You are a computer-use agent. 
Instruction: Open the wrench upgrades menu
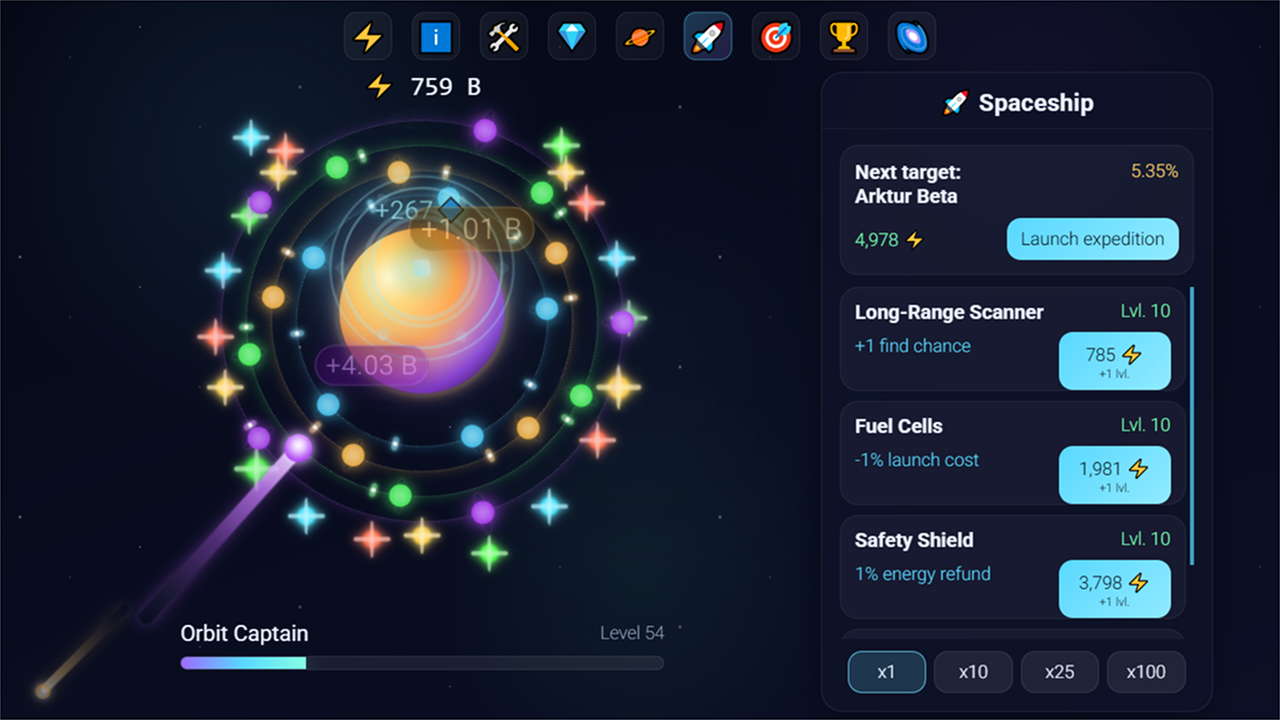pos(503,35)
